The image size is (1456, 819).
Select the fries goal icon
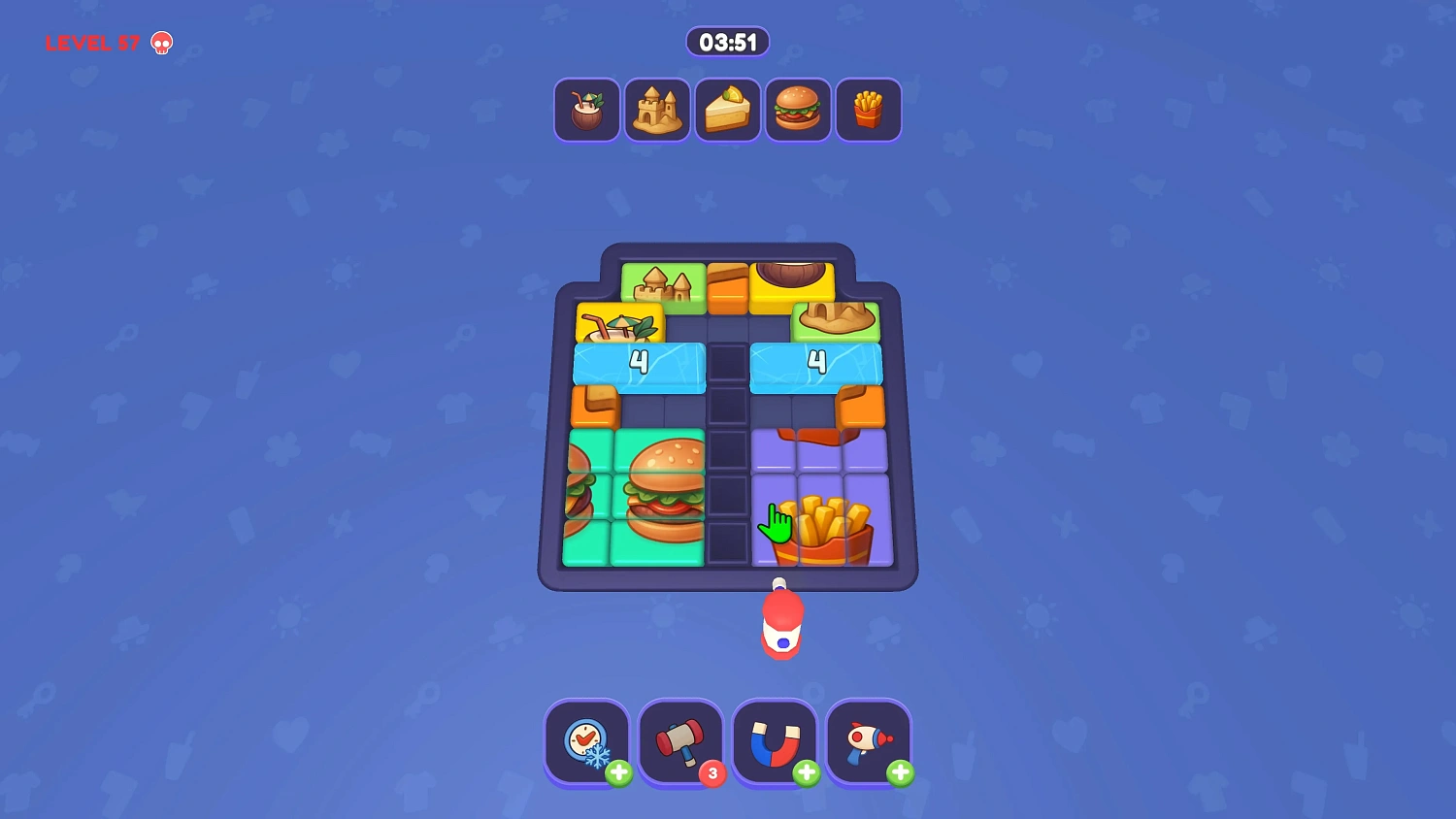click(869, 109)
